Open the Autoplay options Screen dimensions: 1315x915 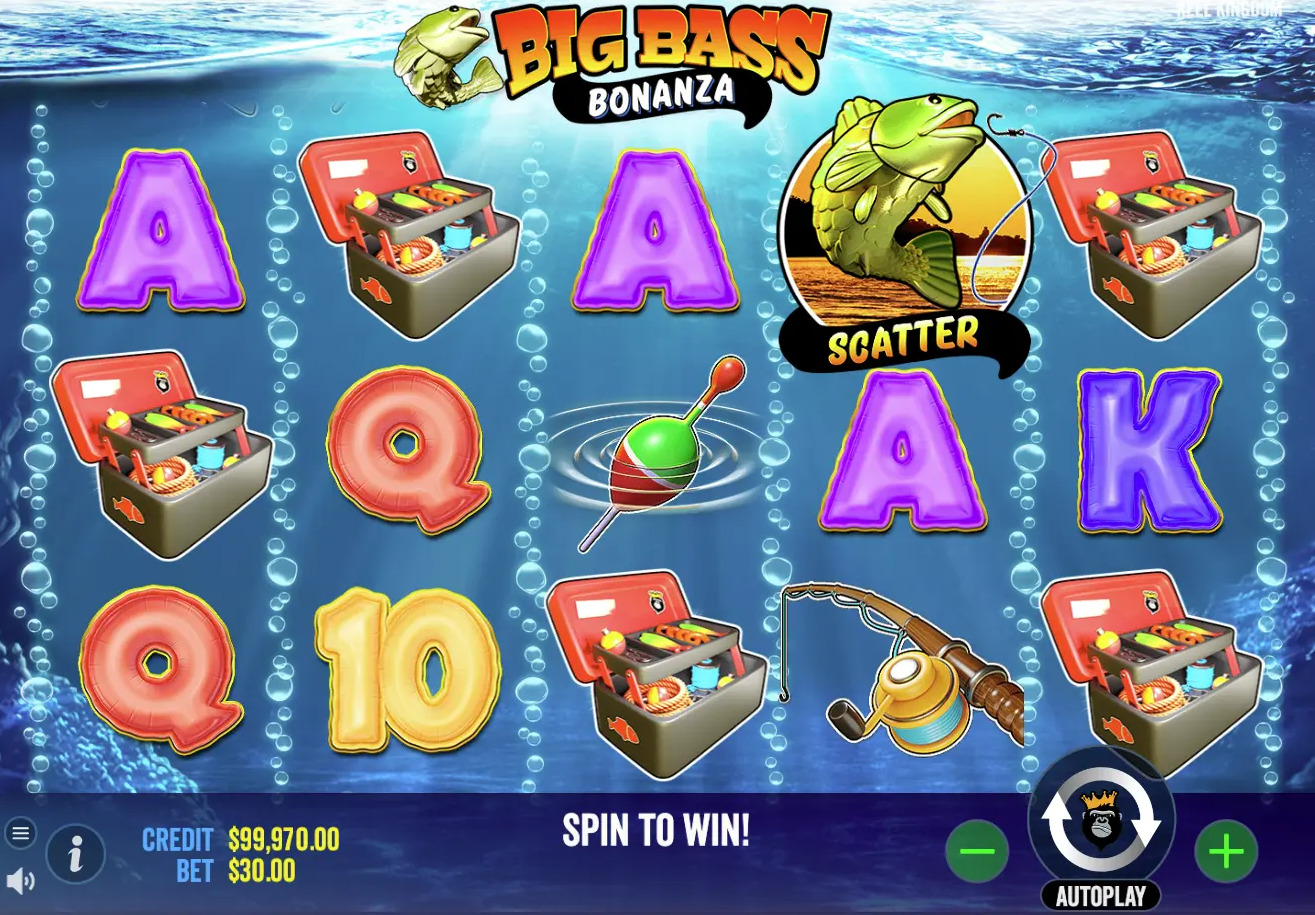[1100, 896]
